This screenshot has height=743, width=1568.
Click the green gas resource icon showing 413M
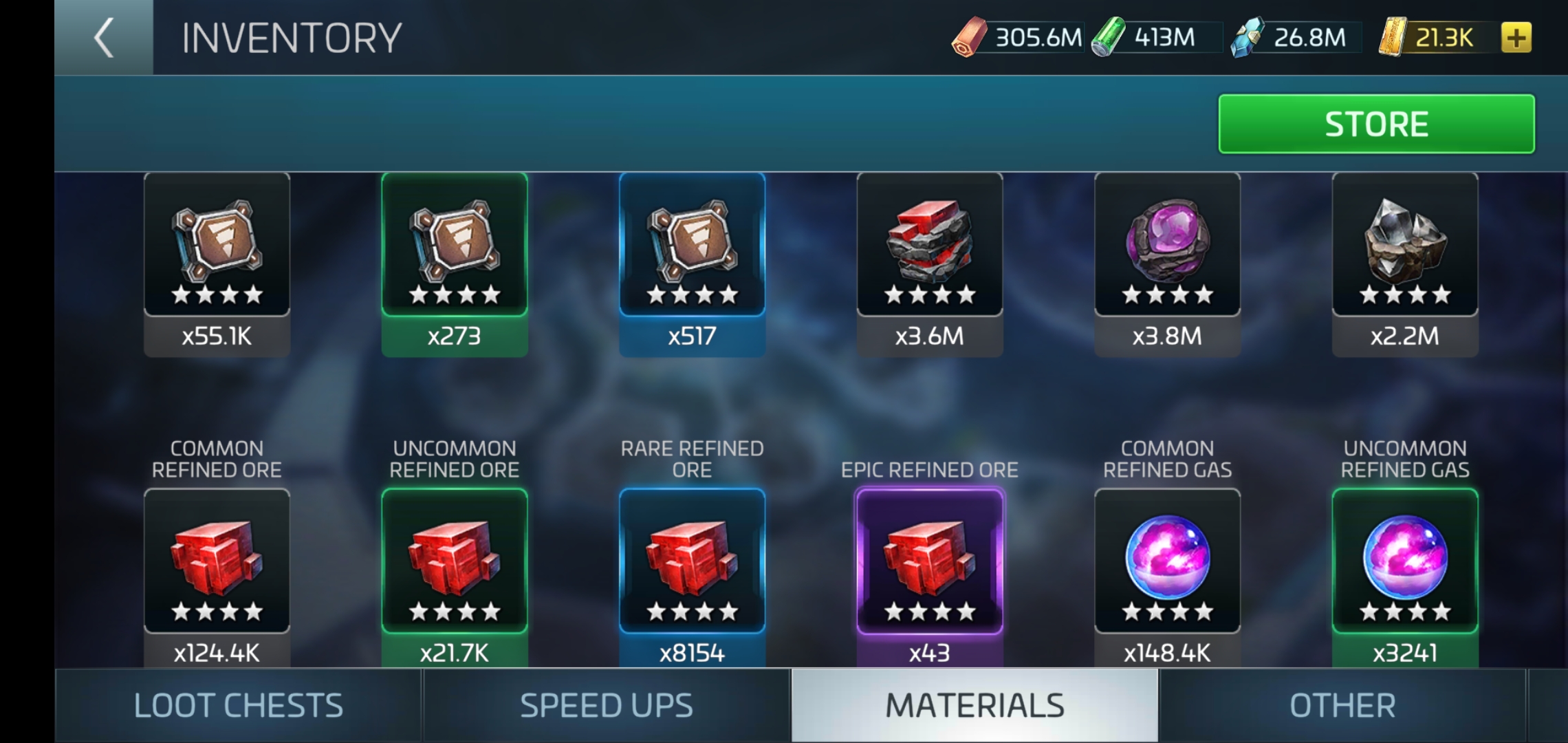1107,39
